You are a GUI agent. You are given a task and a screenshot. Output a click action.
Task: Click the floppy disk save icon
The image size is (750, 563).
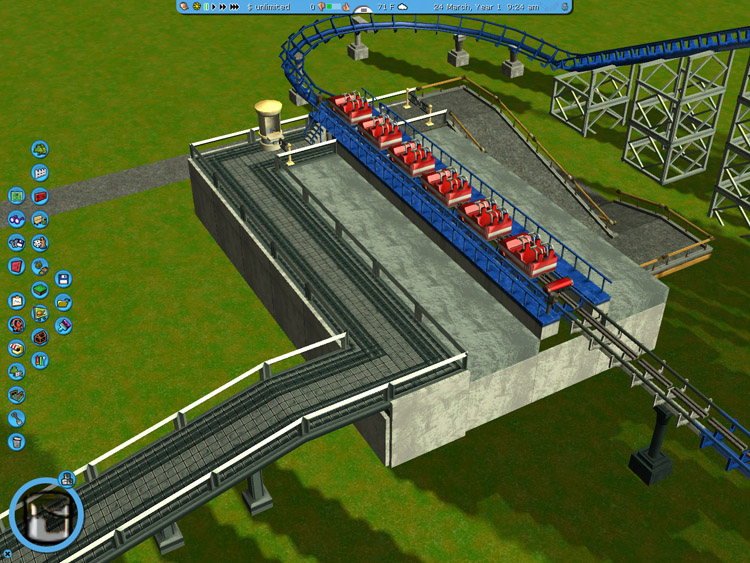pos(63,279)
